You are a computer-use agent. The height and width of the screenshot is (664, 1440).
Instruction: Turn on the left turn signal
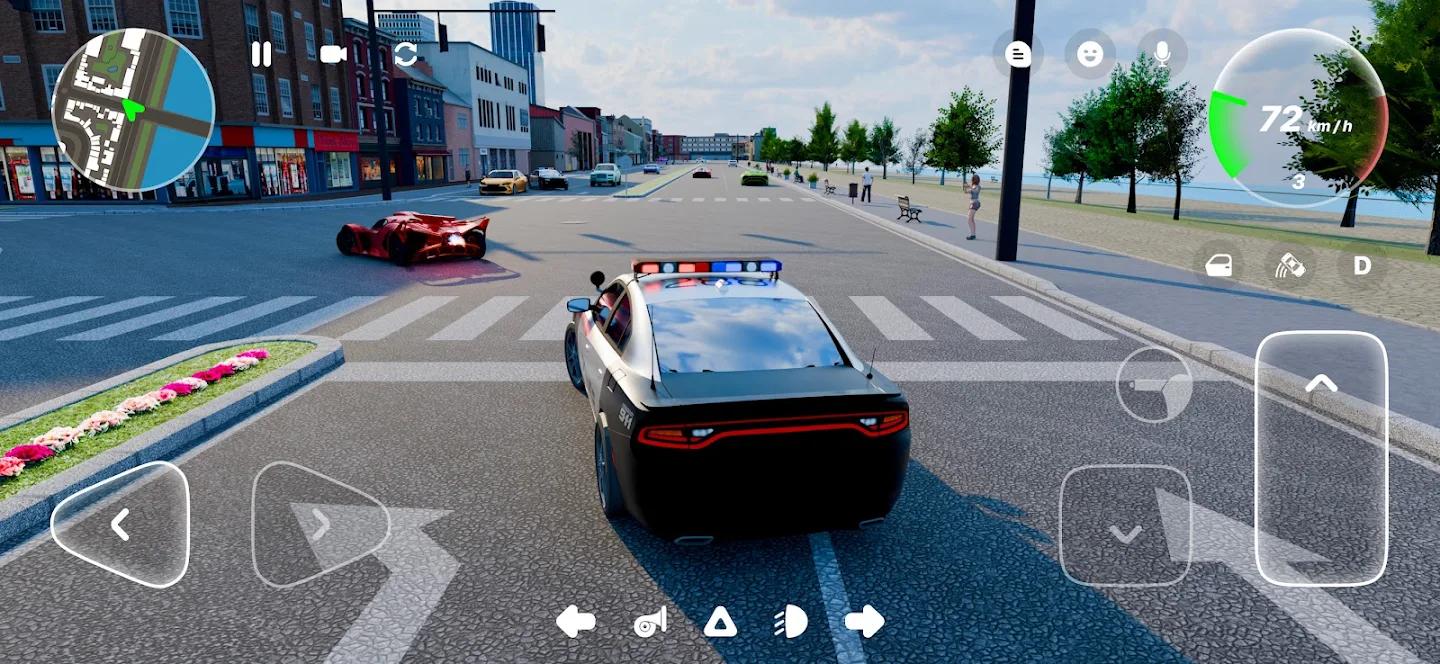point(575,621)
